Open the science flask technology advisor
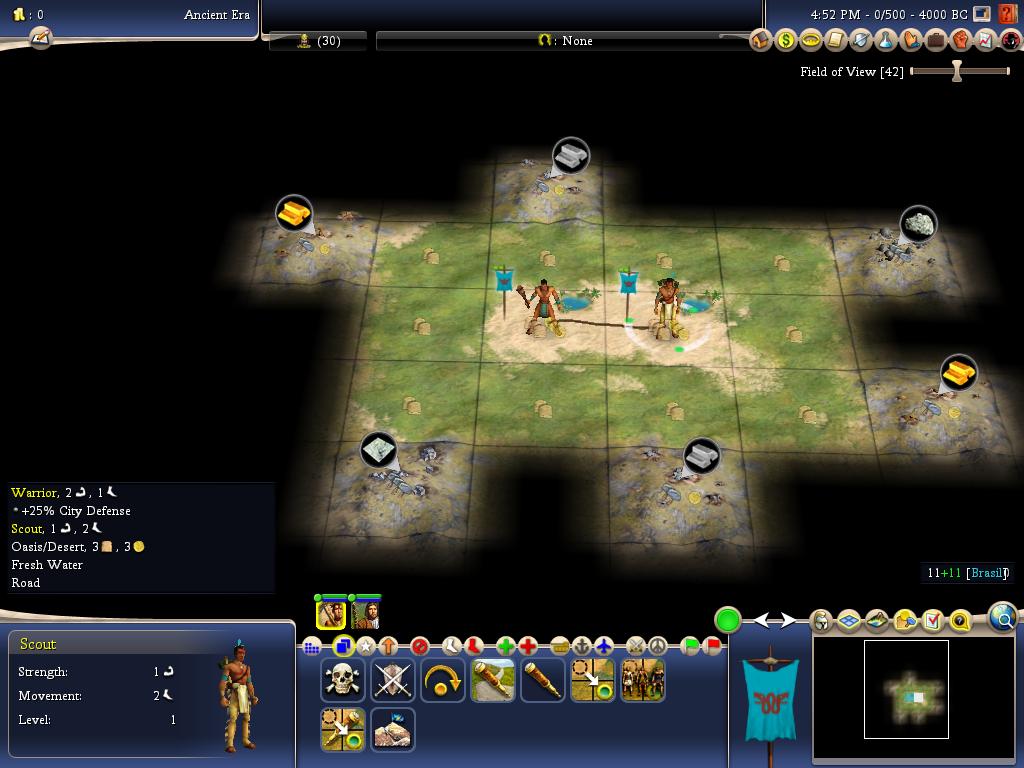1024x768 pixels. [x=885, y=40]
